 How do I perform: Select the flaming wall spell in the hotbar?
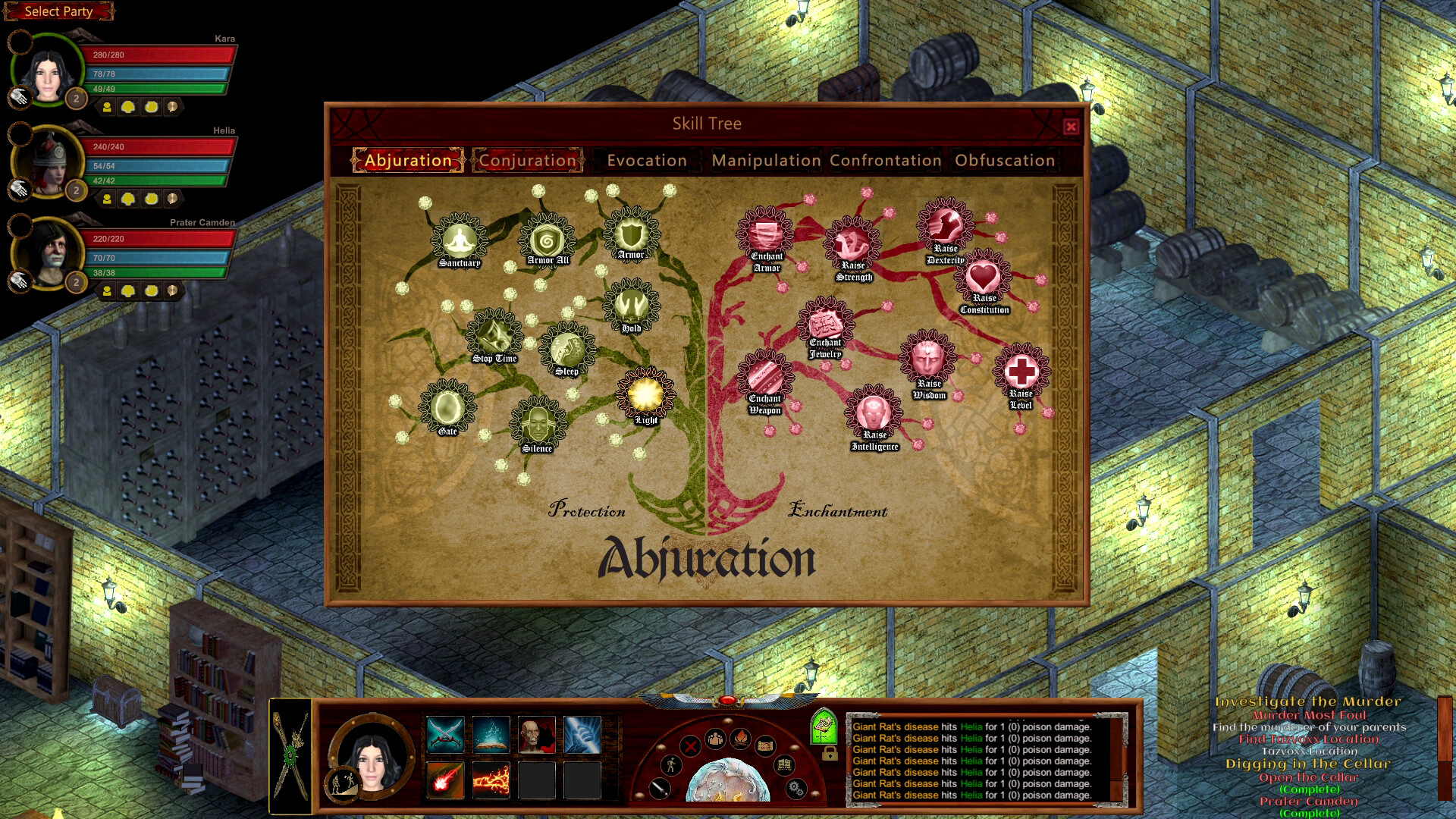pos(491,780)
